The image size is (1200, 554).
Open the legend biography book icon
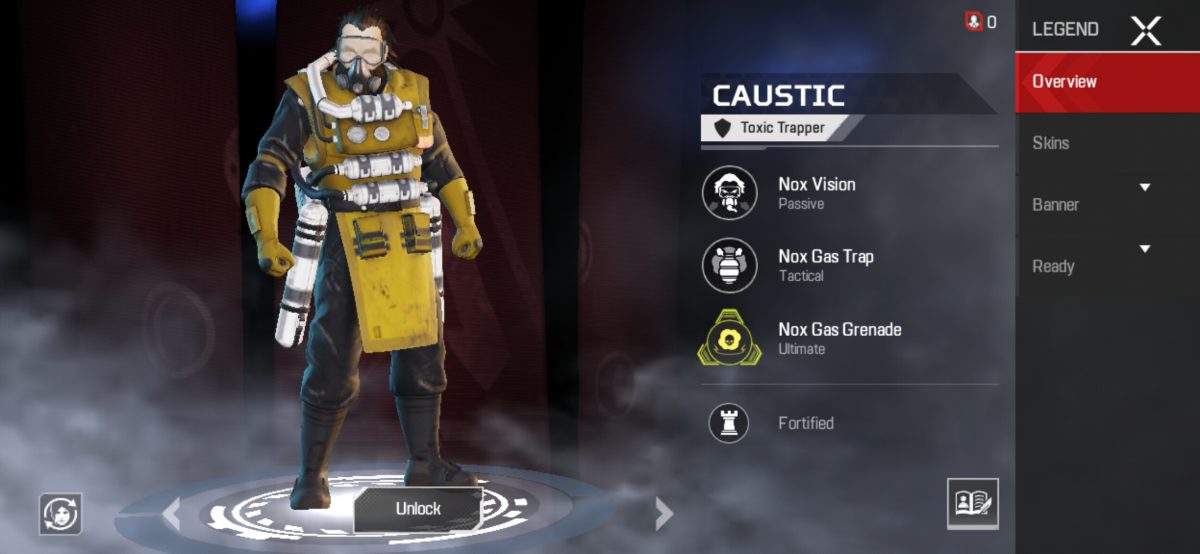[x=972, y=503]
